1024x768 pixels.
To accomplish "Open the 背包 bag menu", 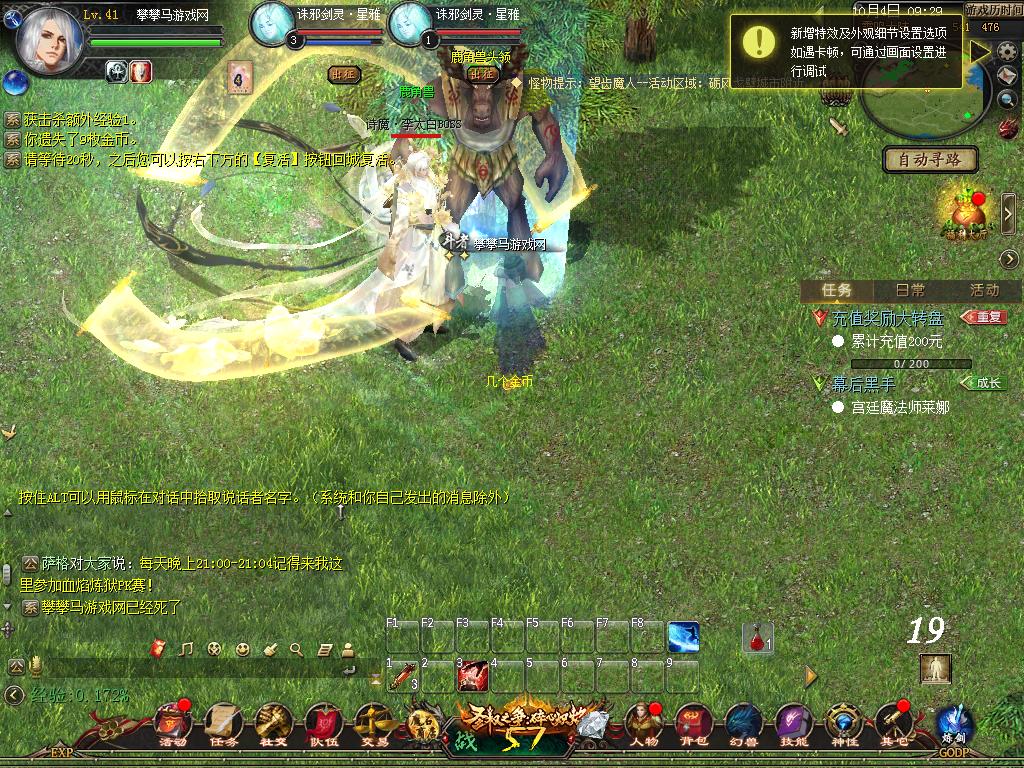I will point(693,722).
